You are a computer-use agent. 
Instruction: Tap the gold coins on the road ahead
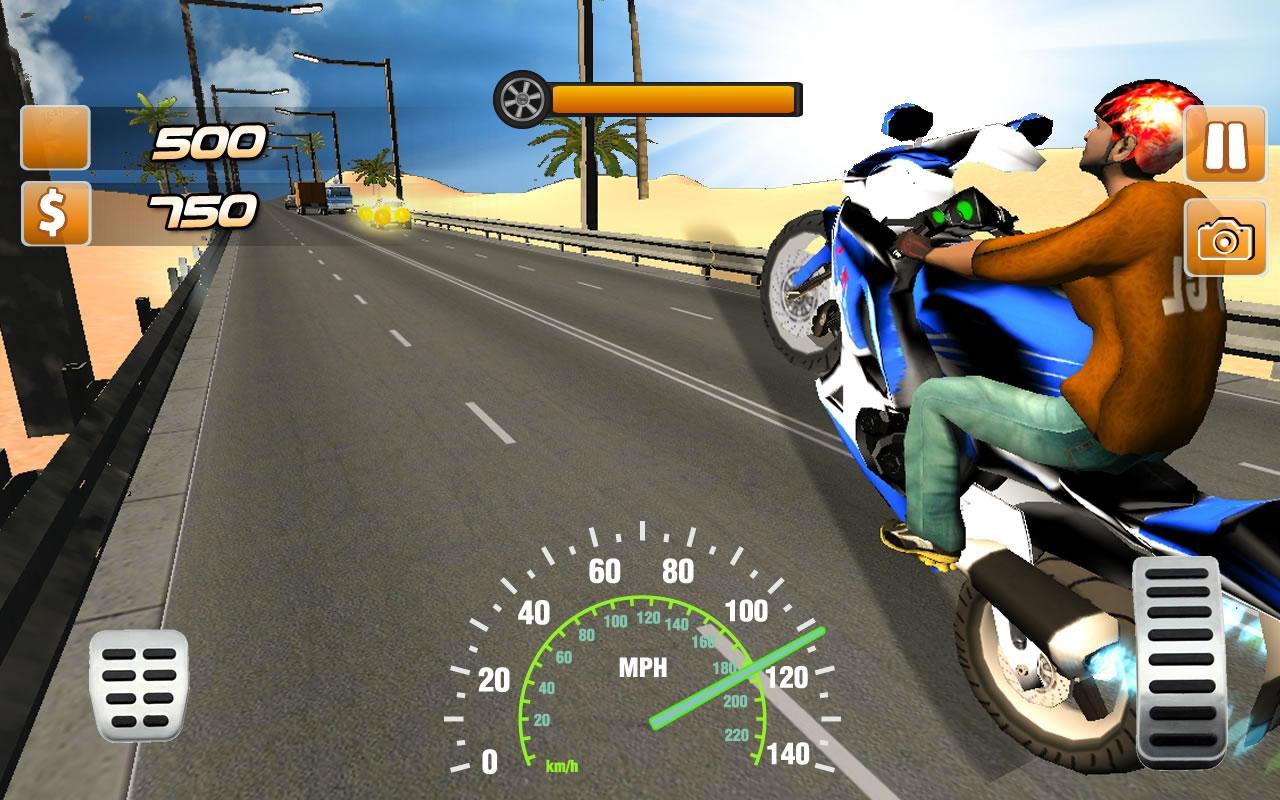pos(382,213)
